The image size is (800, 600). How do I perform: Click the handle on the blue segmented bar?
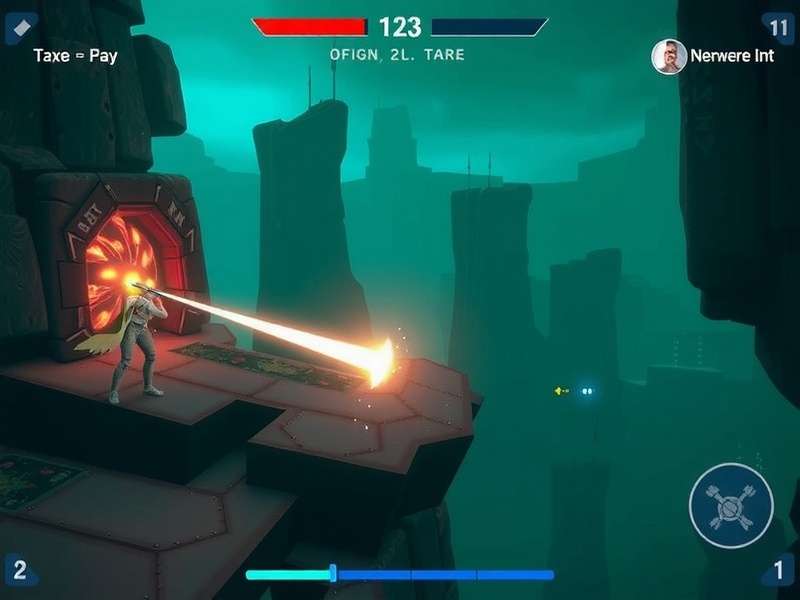333,574
